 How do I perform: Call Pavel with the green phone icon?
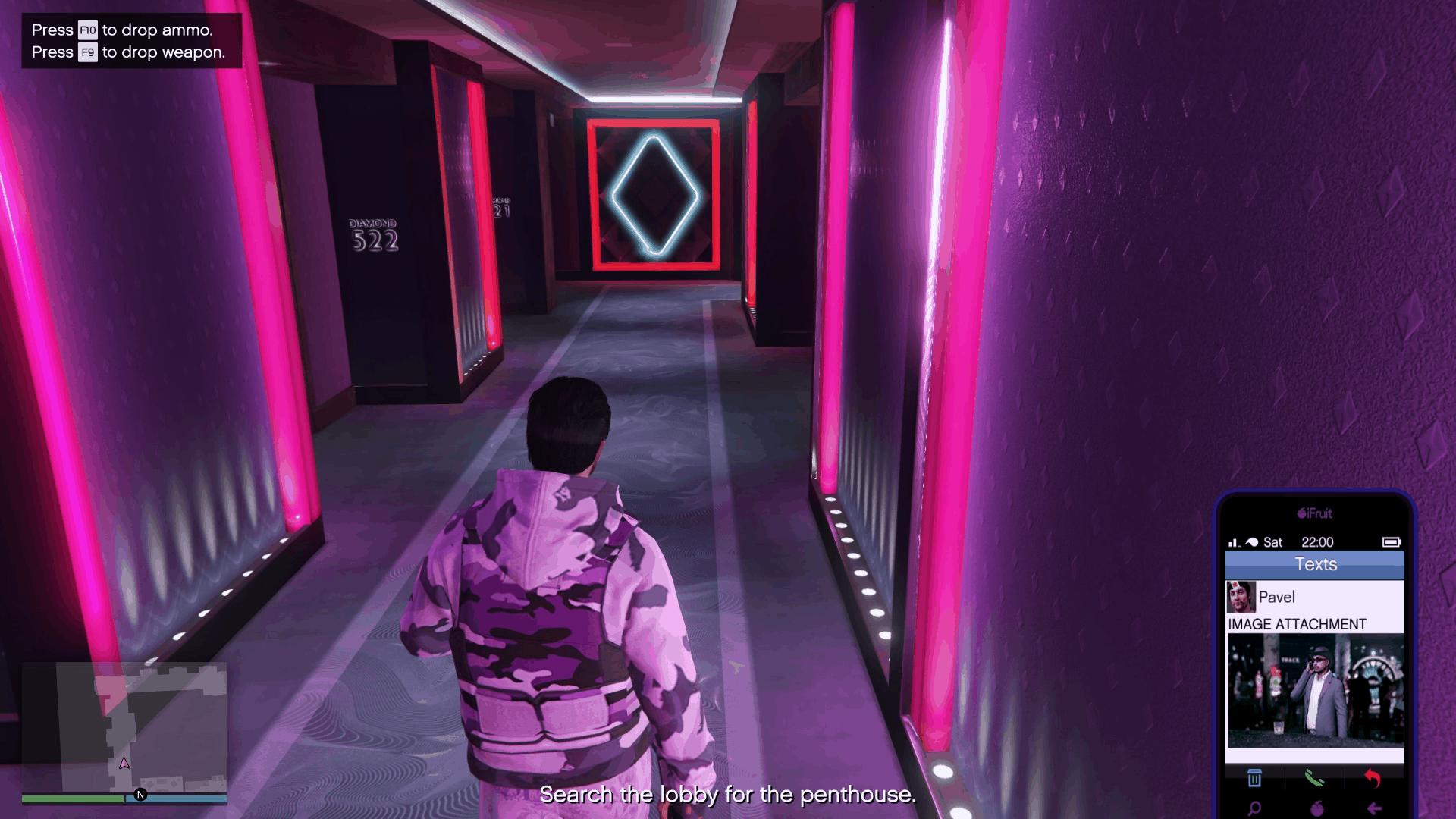[1314, 778]
